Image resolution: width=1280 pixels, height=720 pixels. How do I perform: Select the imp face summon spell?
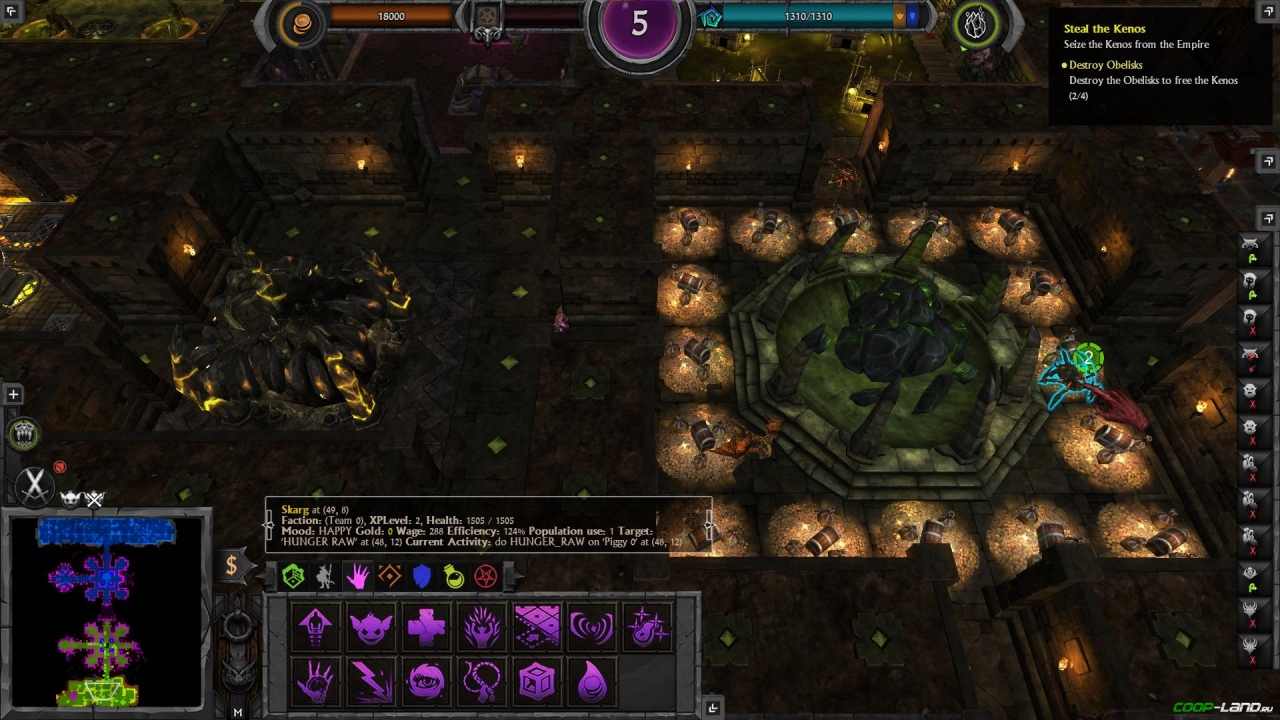[x=370, y=628]
